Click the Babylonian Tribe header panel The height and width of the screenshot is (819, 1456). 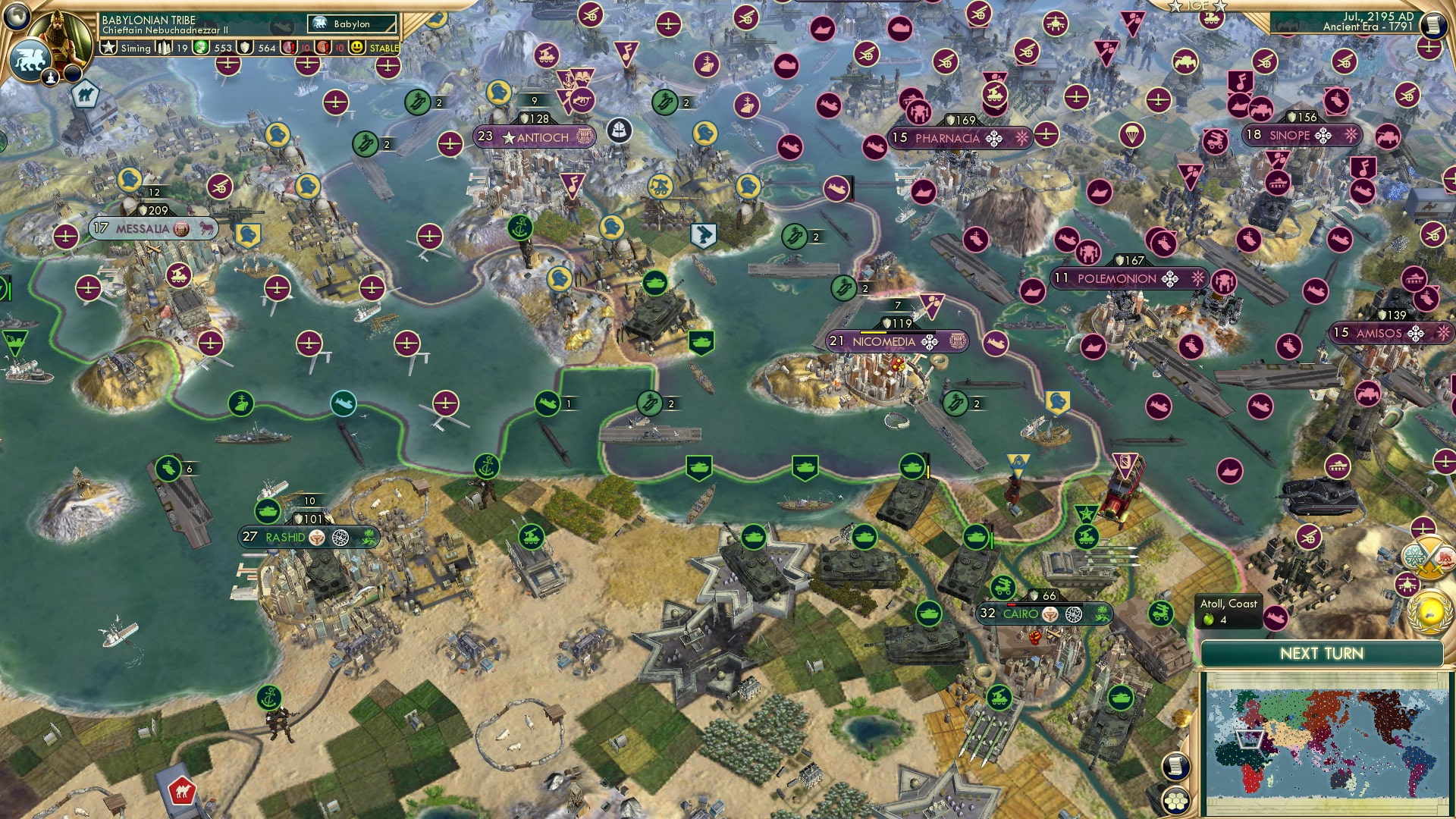pyautogui.click(x=148, y=19)
